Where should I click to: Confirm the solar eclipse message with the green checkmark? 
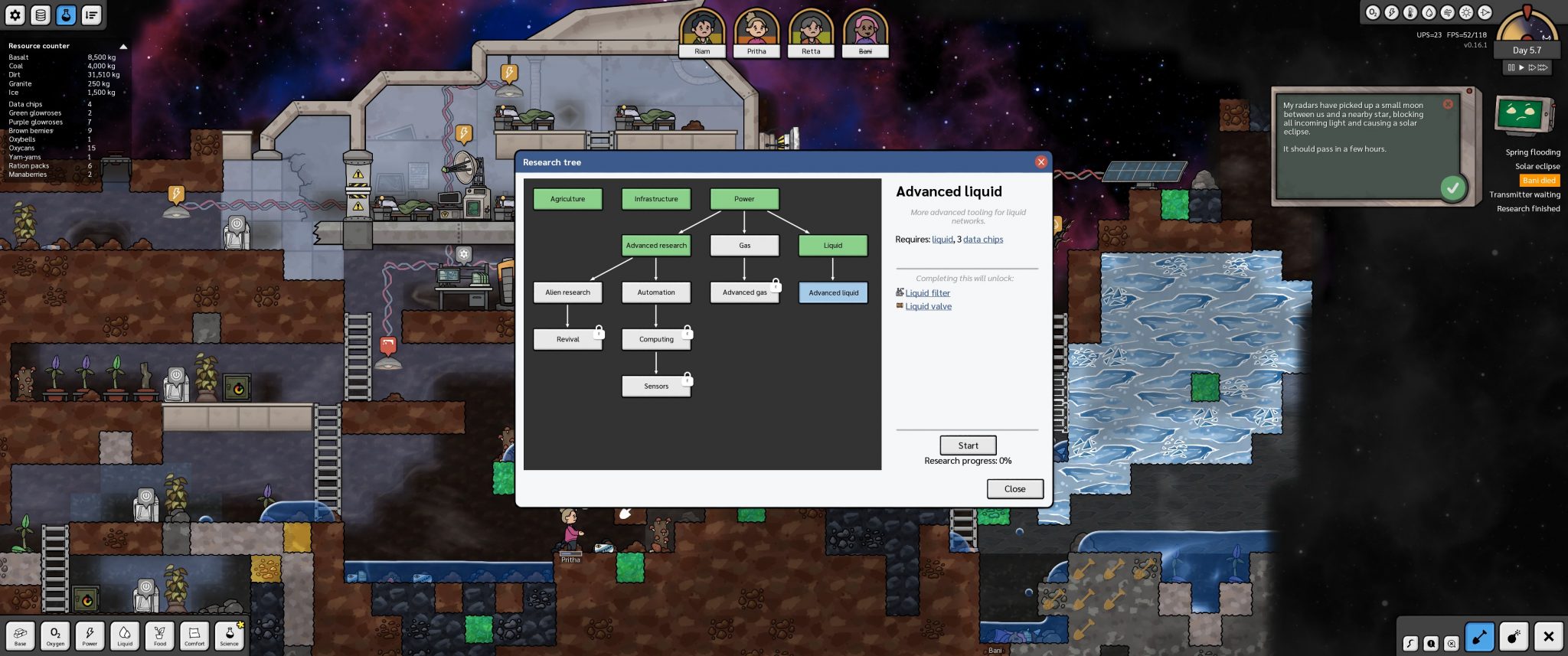[x=1452, y=188]
